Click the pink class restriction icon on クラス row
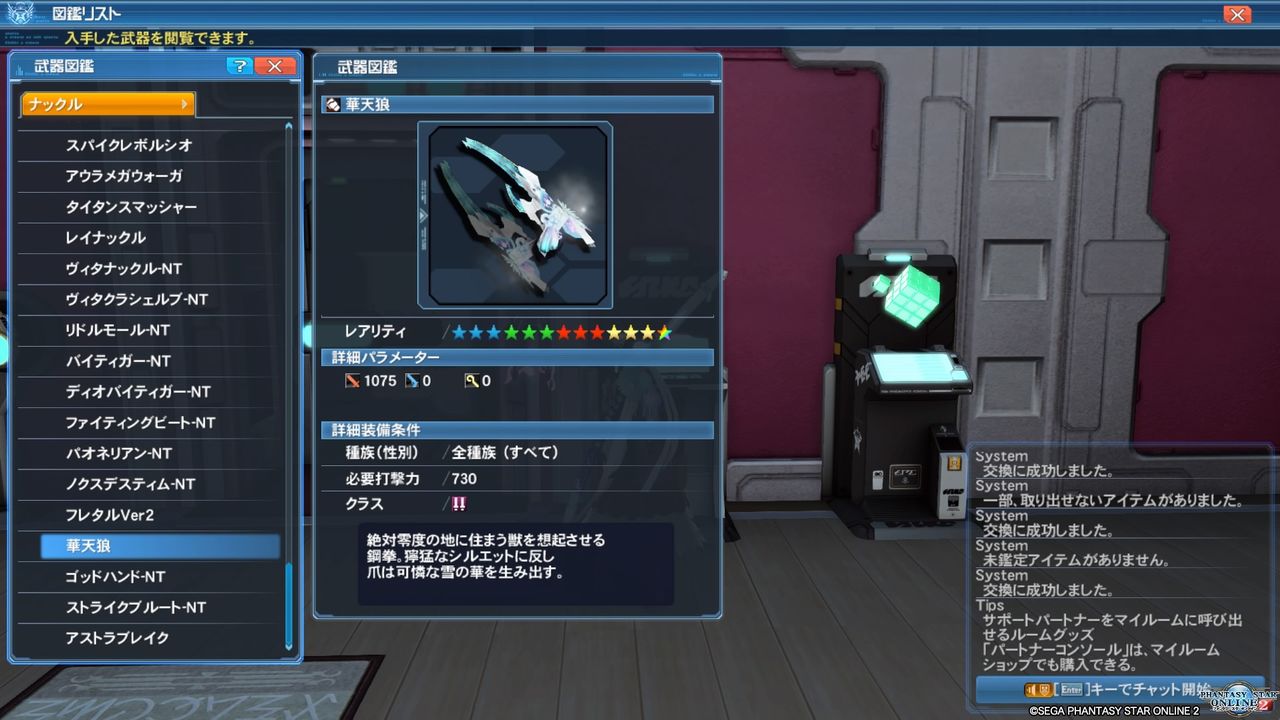Image resolution: width=1280 pixels, height=720 pixels. click(x=458, y=504)
